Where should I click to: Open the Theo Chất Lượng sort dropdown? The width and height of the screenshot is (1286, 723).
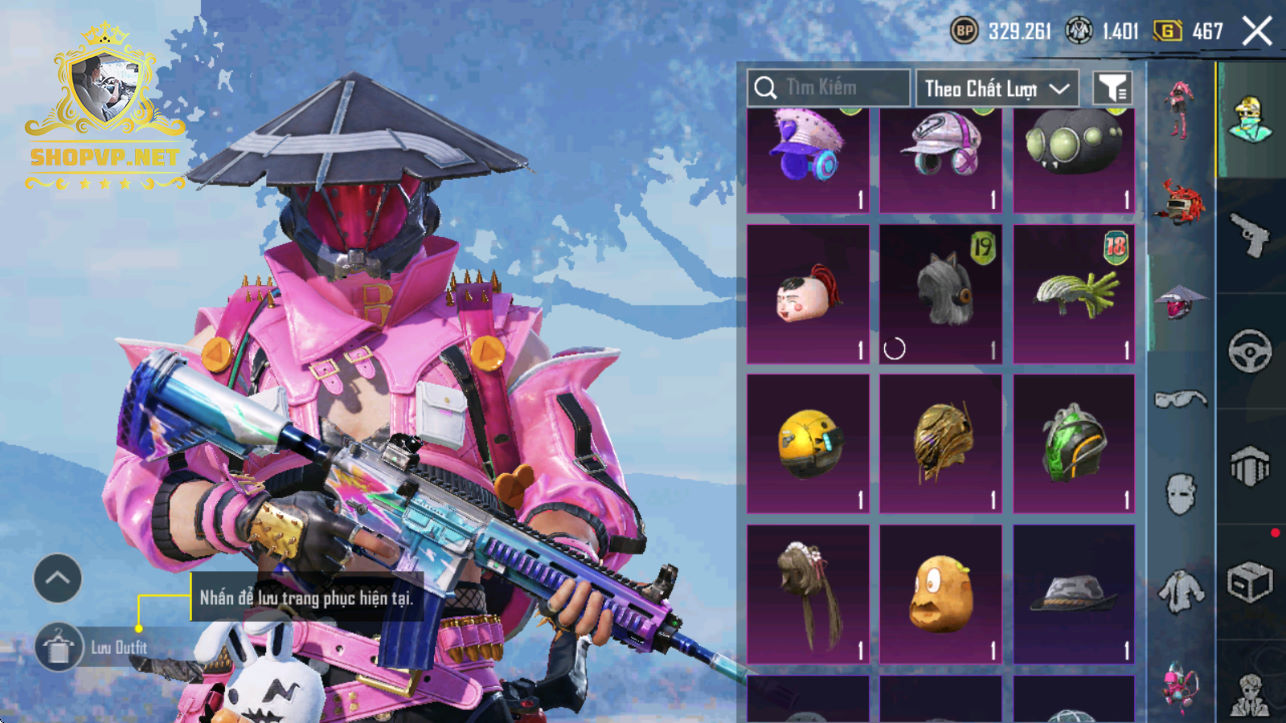[x=997, y=88]
